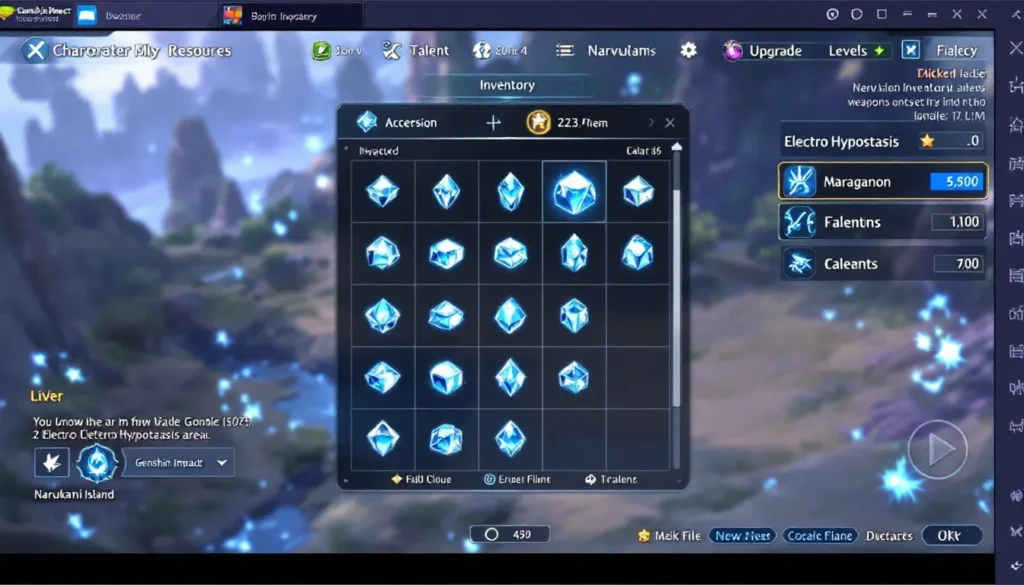Open the Upgrade menu

tap(764, 51)
